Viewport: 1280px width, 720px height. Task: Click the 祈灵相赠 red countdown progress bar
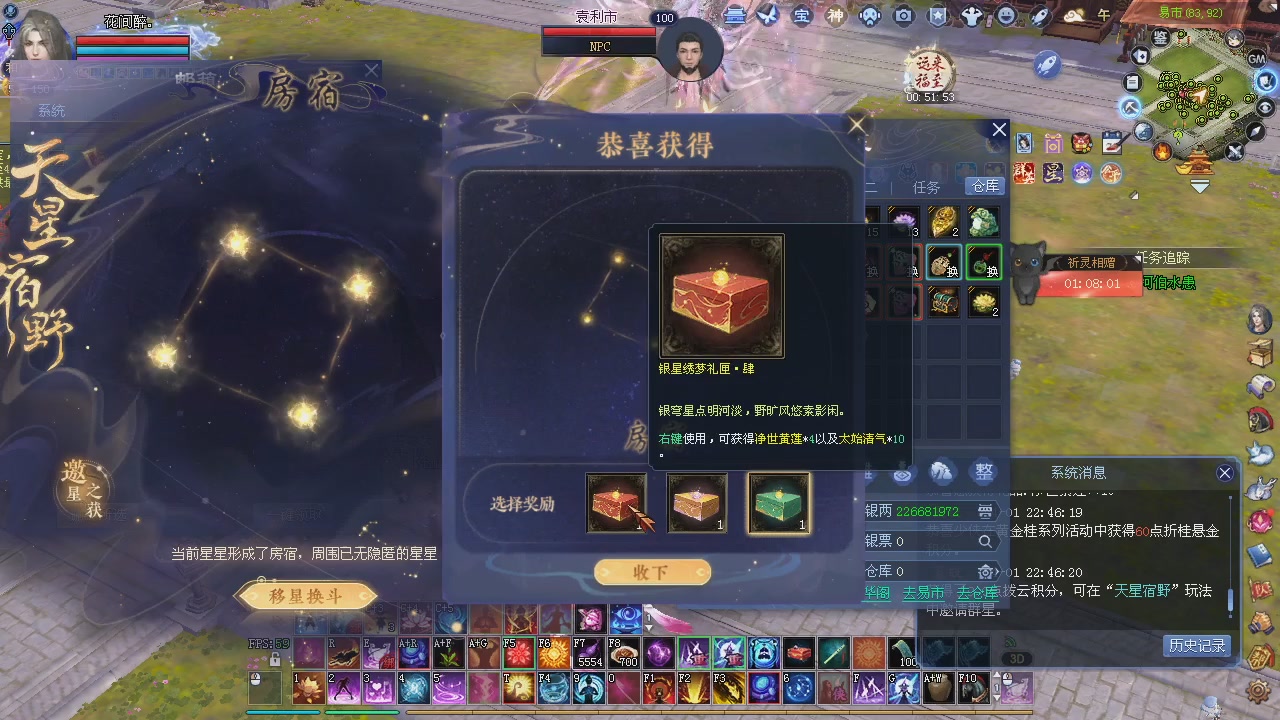pos(1090,285)
